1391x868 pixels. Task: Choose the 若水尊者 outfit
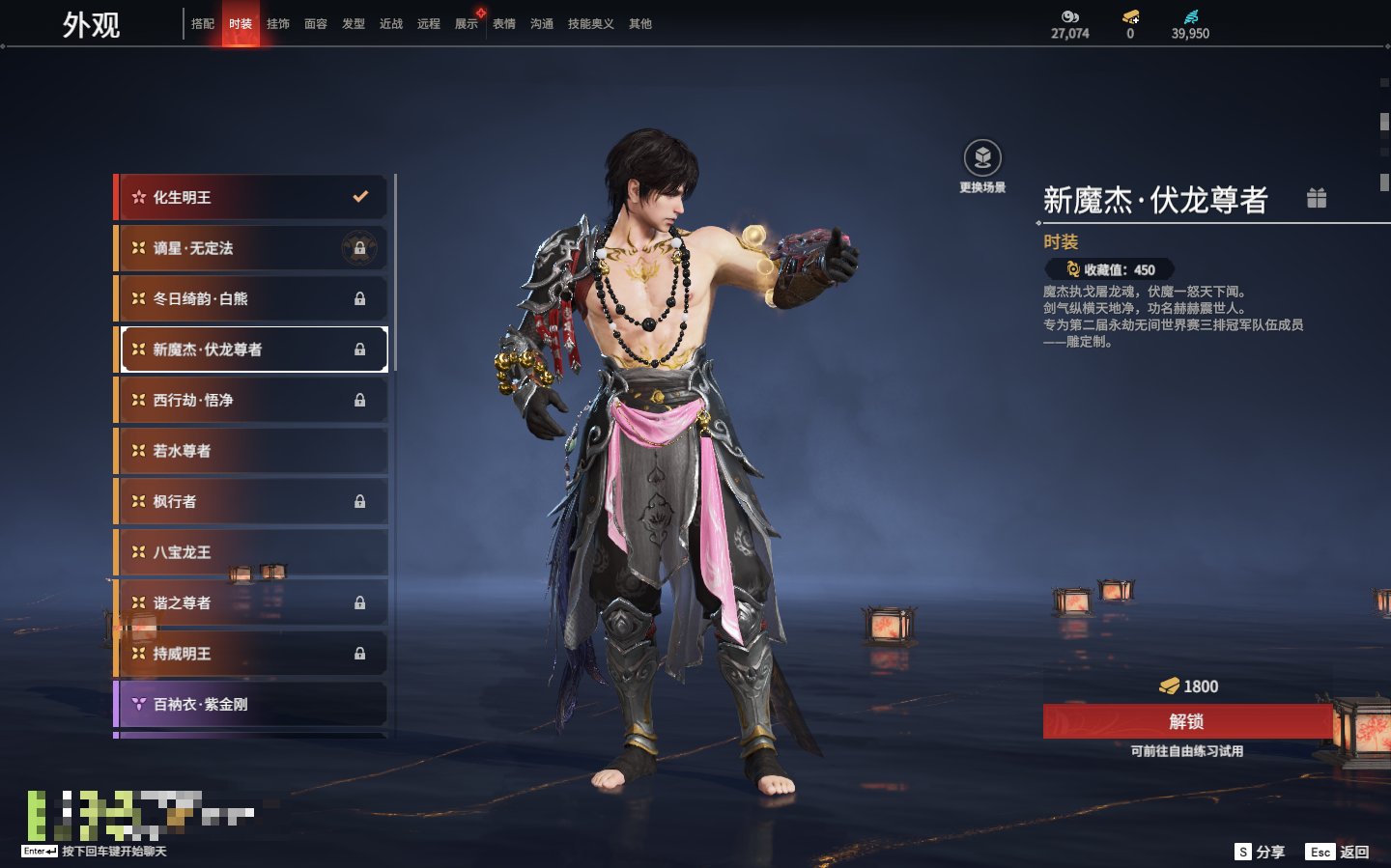click(251, 451)
